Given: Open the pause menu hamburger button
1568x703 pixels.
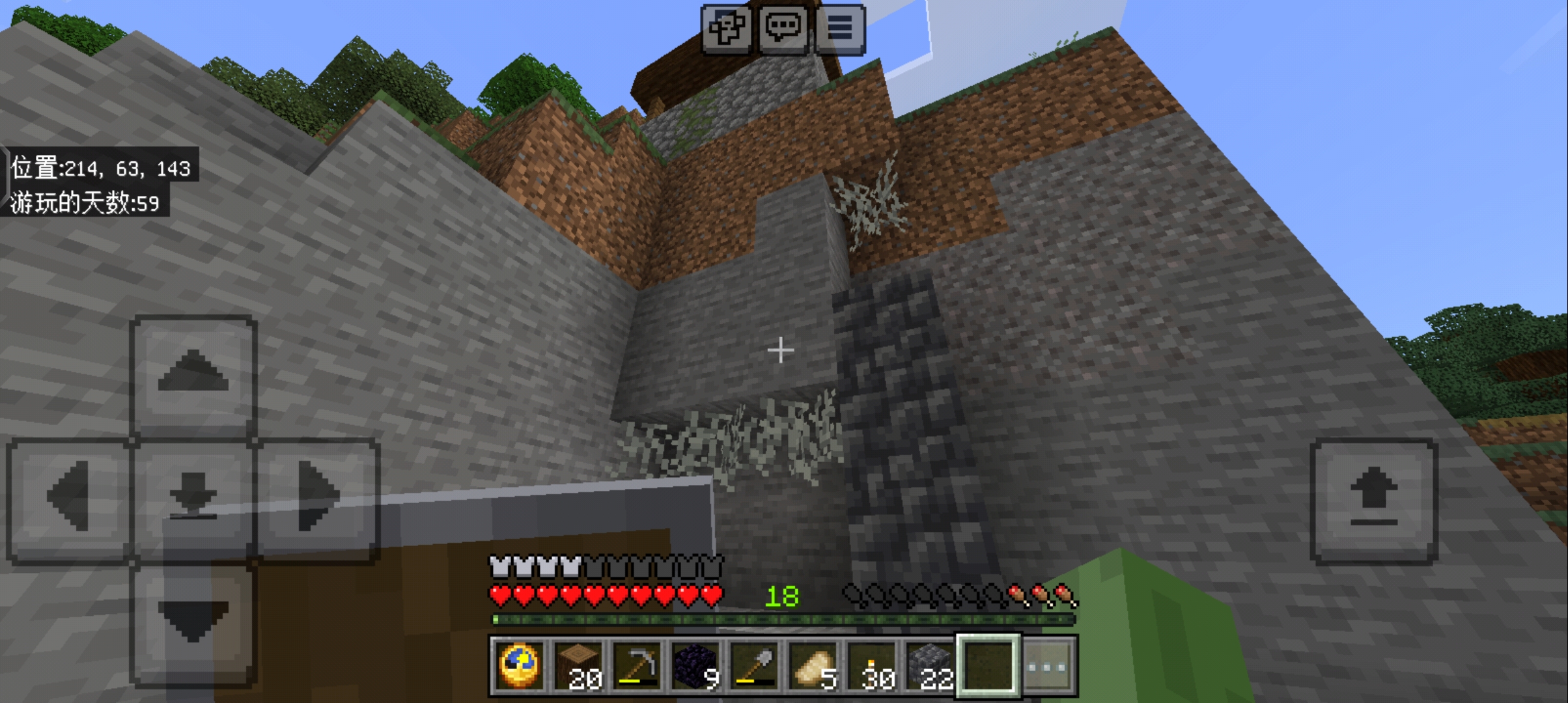Looking at the screenshot, I should (839, 29).
